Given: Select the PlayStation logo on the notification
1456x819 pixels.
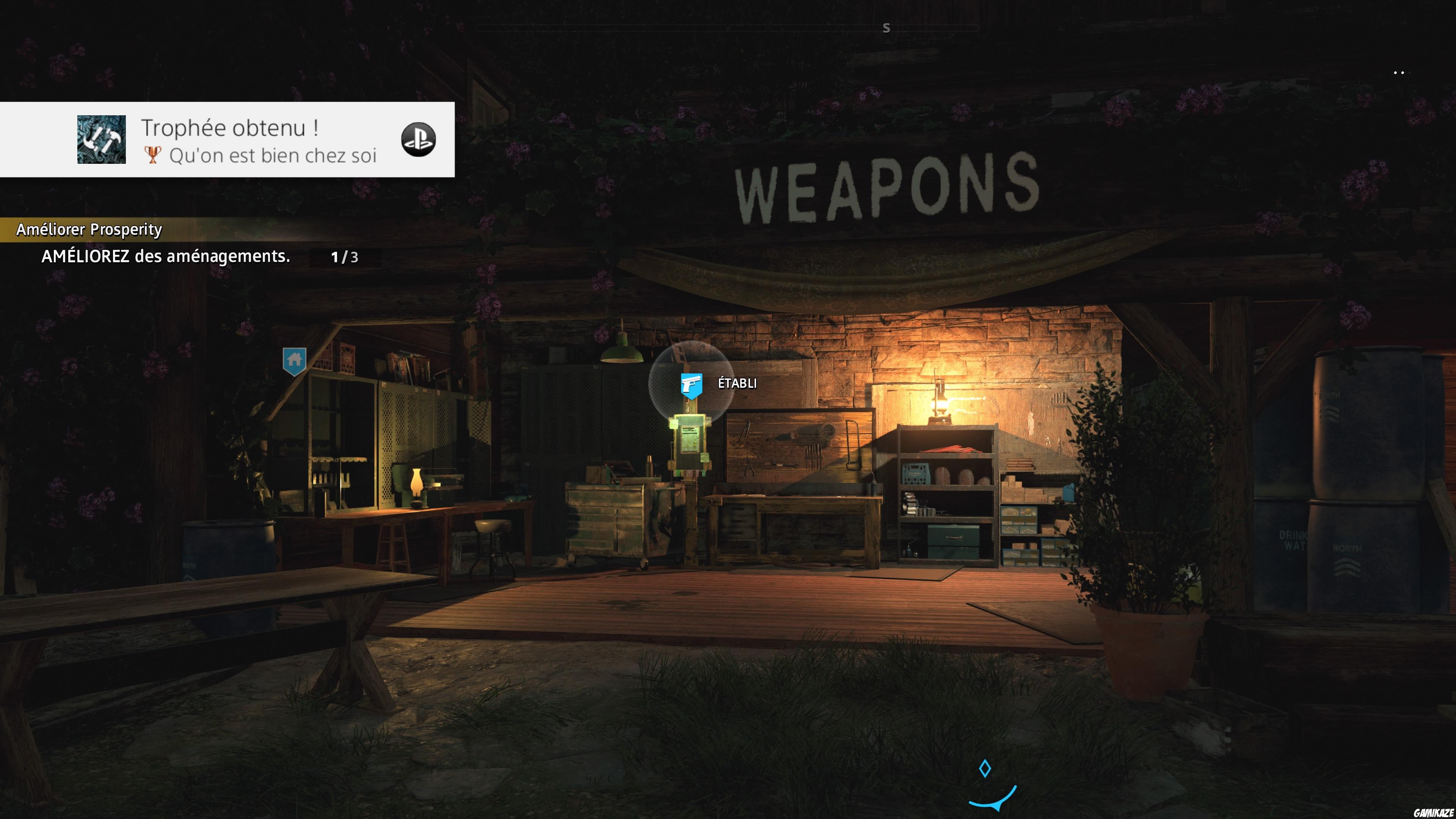Looking at the screenshot, I should [x=418, y=140].
